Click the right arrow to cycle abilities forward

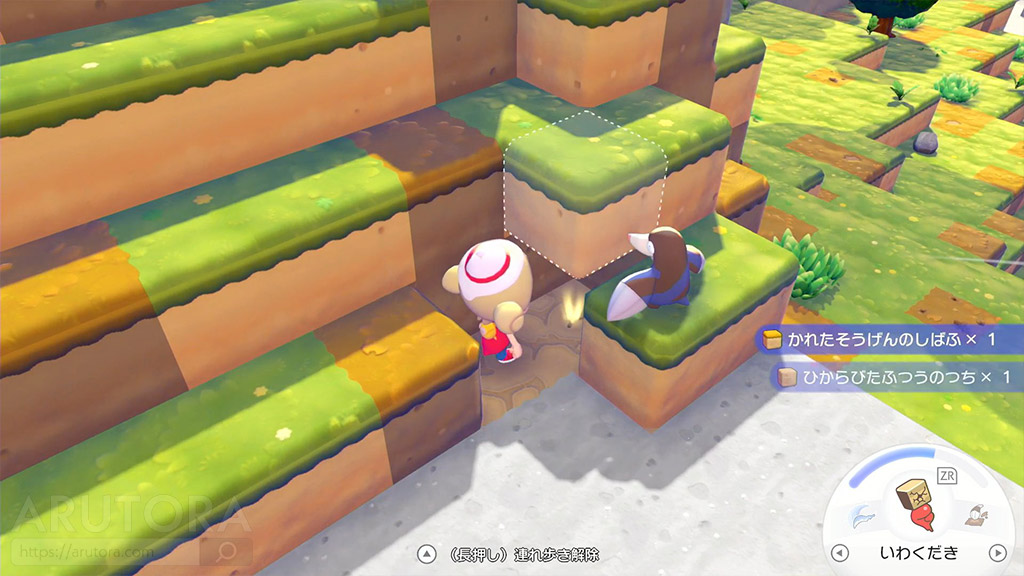(996, 553)
